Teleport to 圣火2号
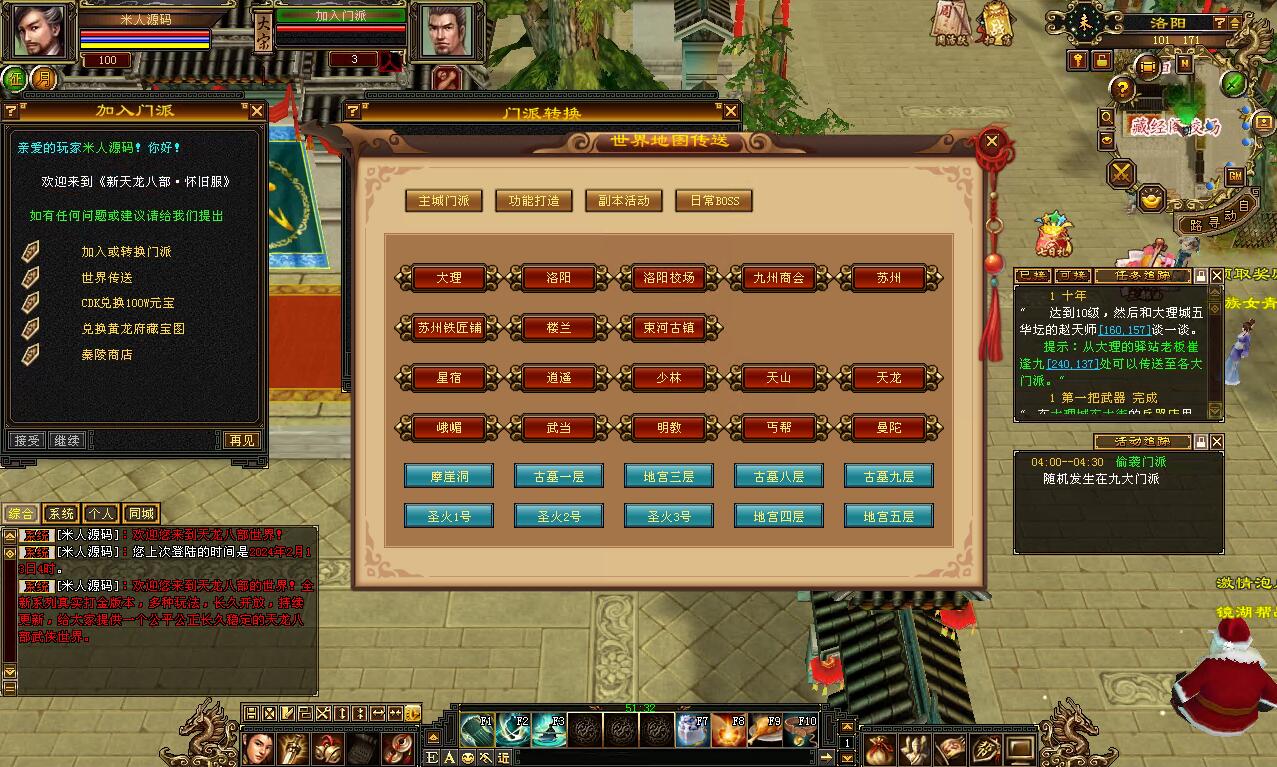The width and height of the screenshot is (1277, 767). [x=559, y=516]
